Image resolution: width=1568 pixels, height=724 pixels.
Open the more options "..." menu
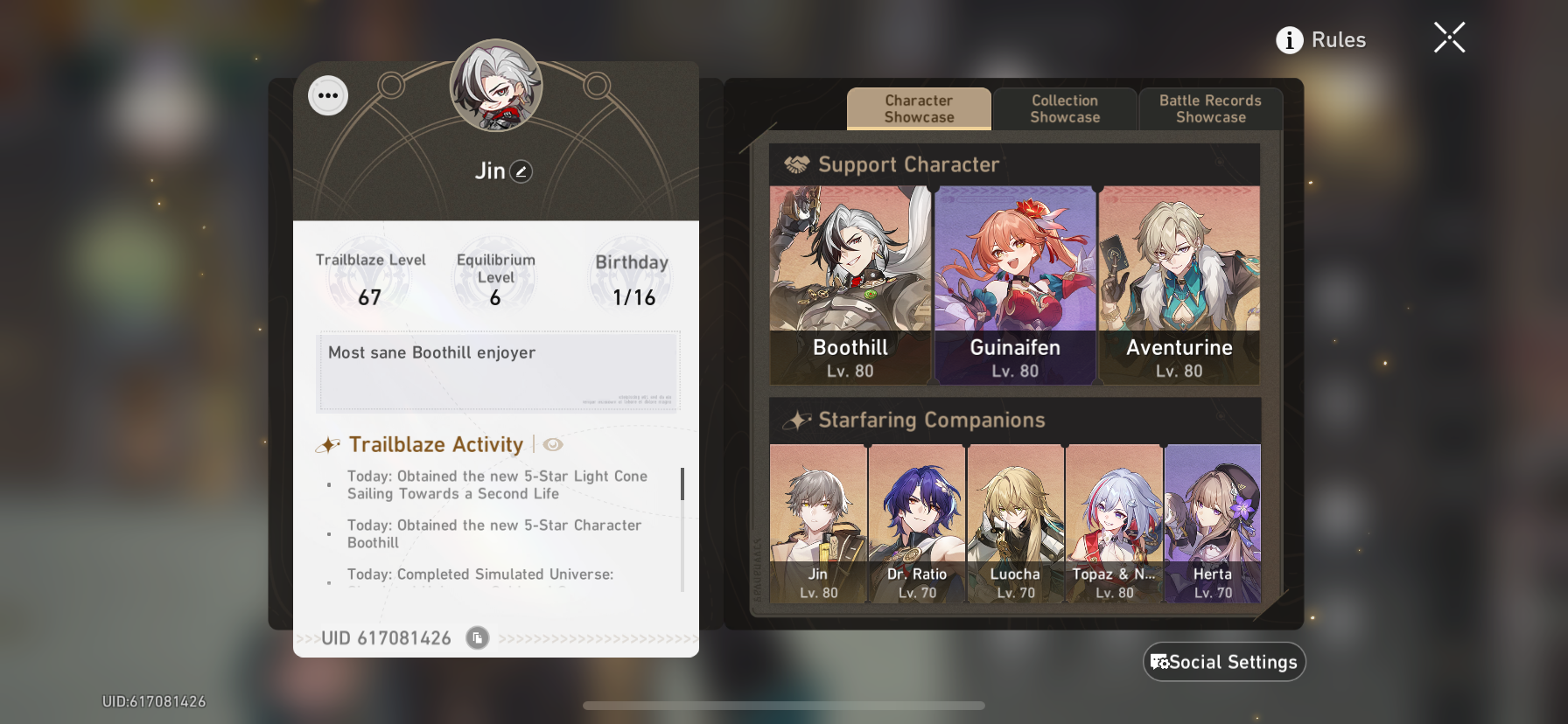pos(328,95)
